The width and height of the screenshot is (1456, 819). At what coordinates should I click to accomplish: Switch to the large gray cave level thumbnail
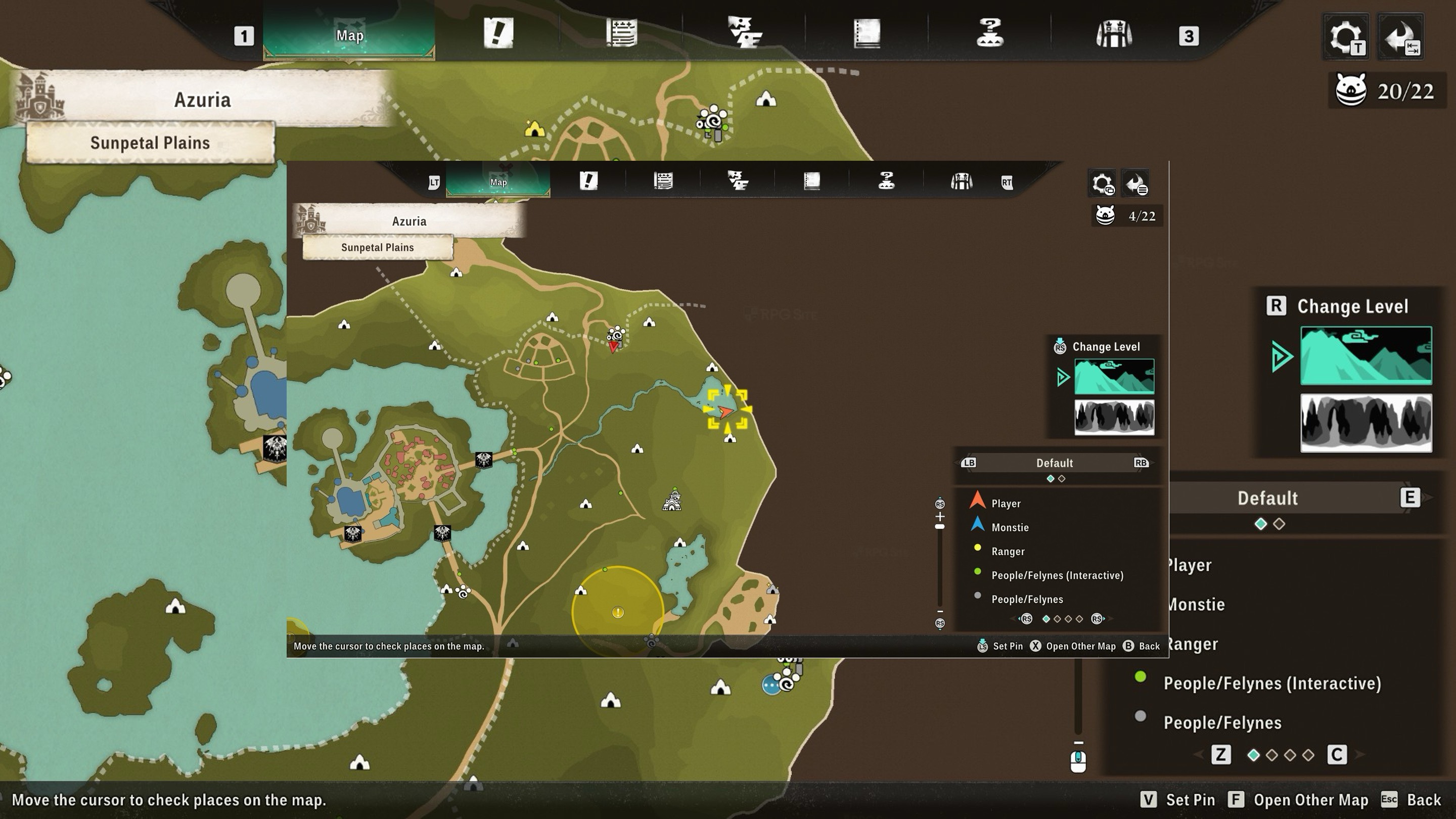pyautogui.click(x=1366, y=423)
